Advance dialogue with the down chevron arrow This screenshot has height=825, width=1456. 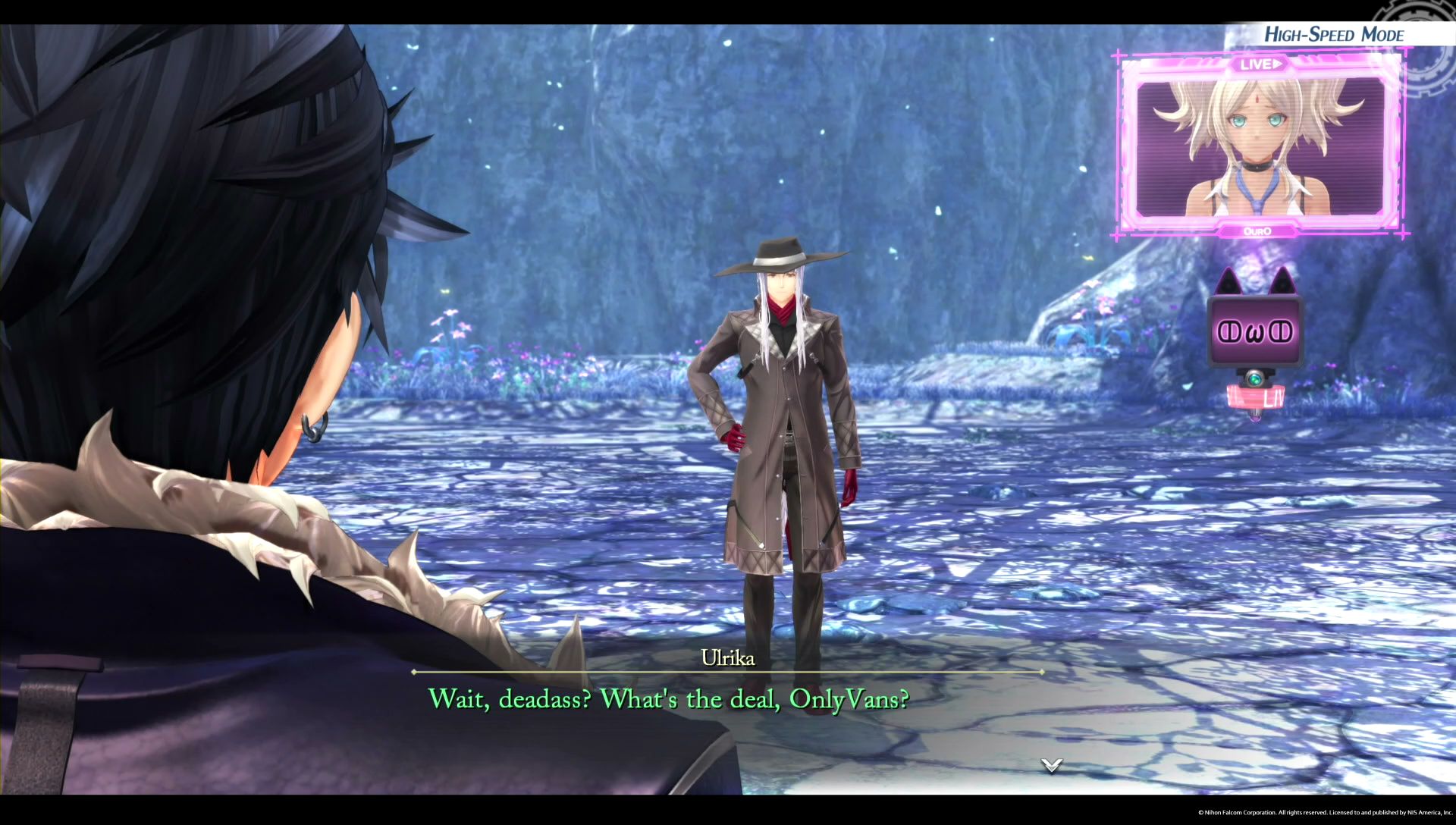[1051, 765]
